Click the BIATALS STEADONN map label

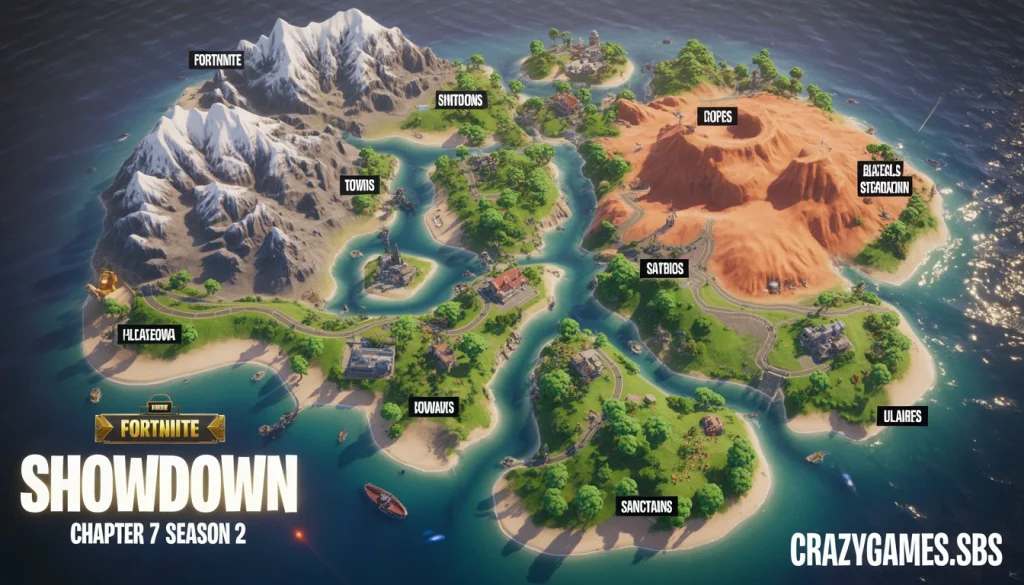(885, 177)
